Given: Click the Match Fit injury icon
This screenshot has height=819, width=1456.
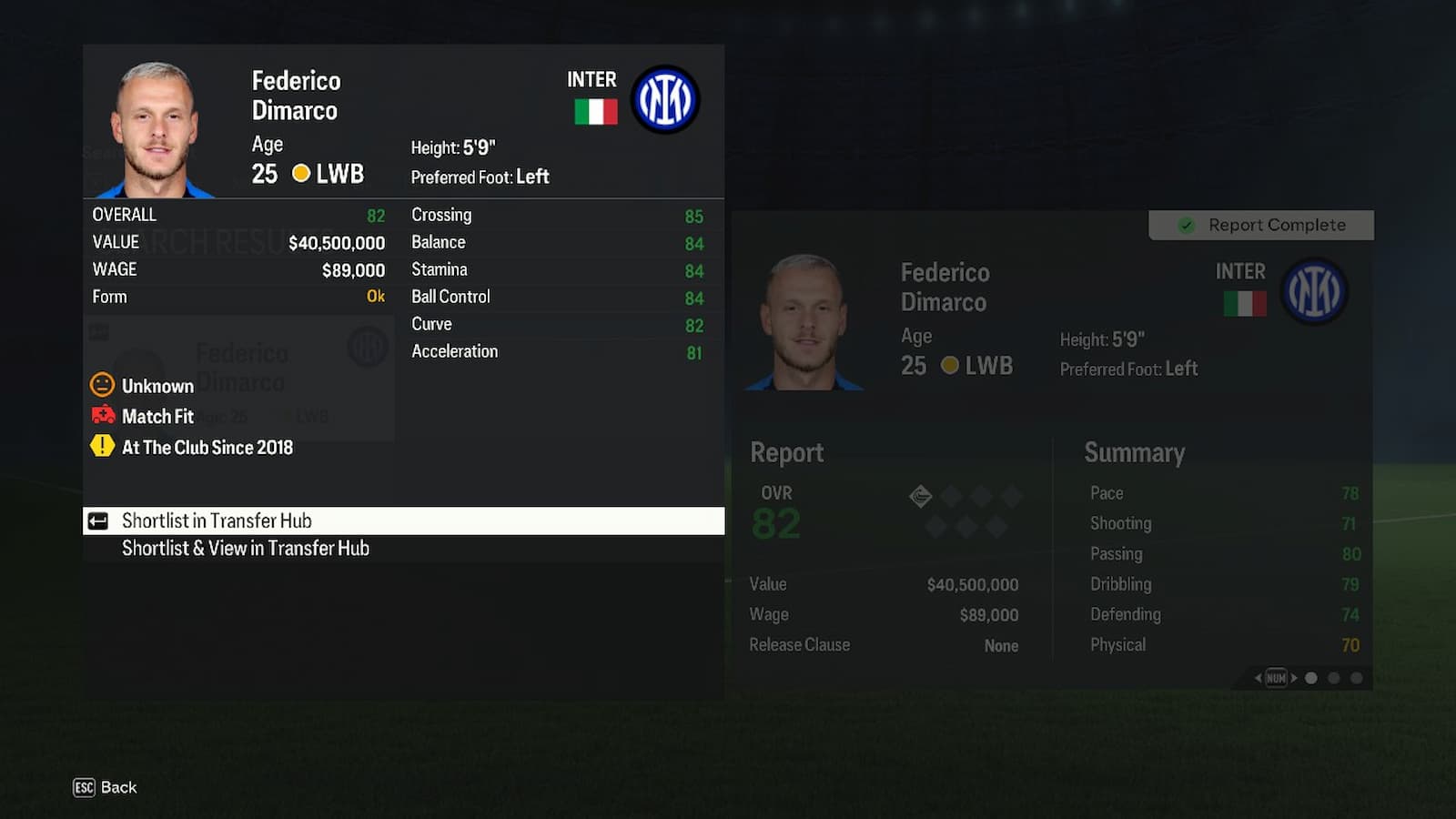Looking at the screenshot, I should pos(102,417).
